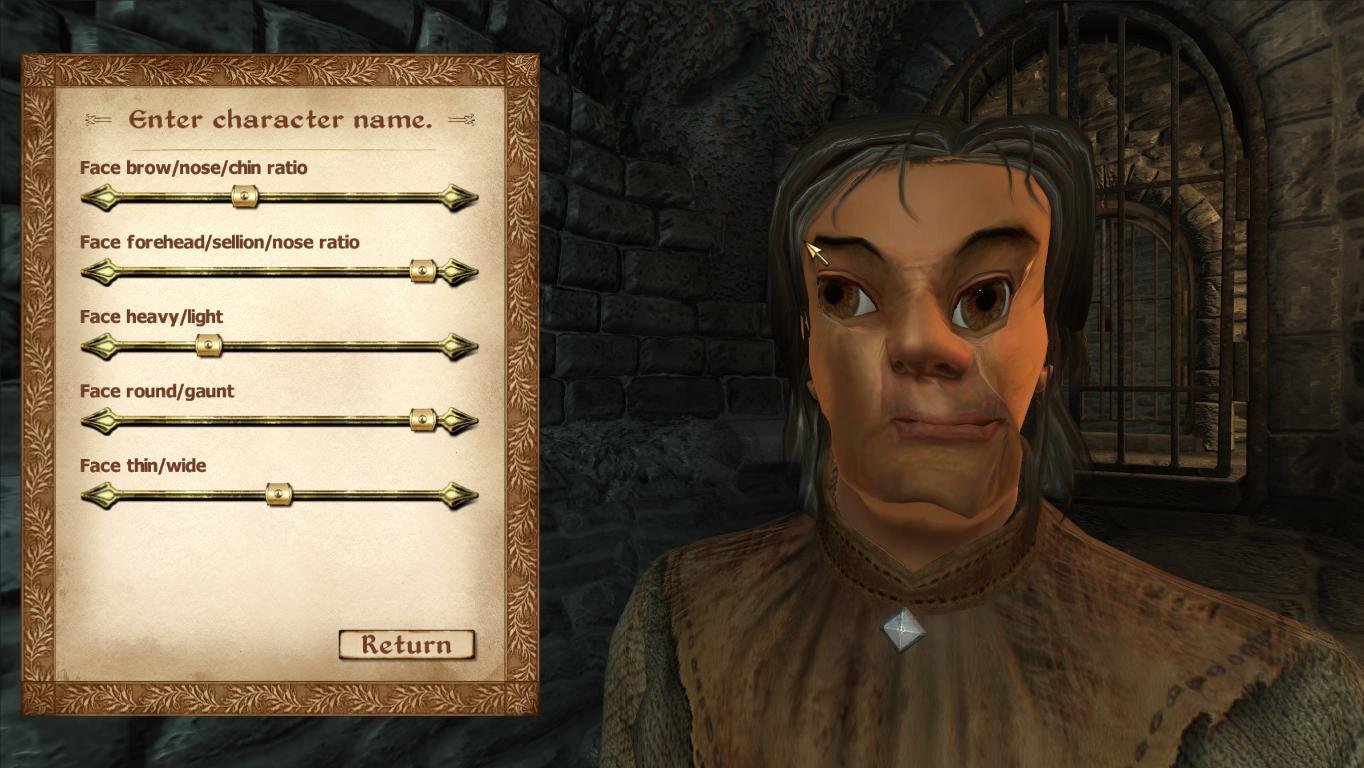Click the Face heavy/light slider handle
The width and height of the screenshot is (1364, 768).
point(208,346)
